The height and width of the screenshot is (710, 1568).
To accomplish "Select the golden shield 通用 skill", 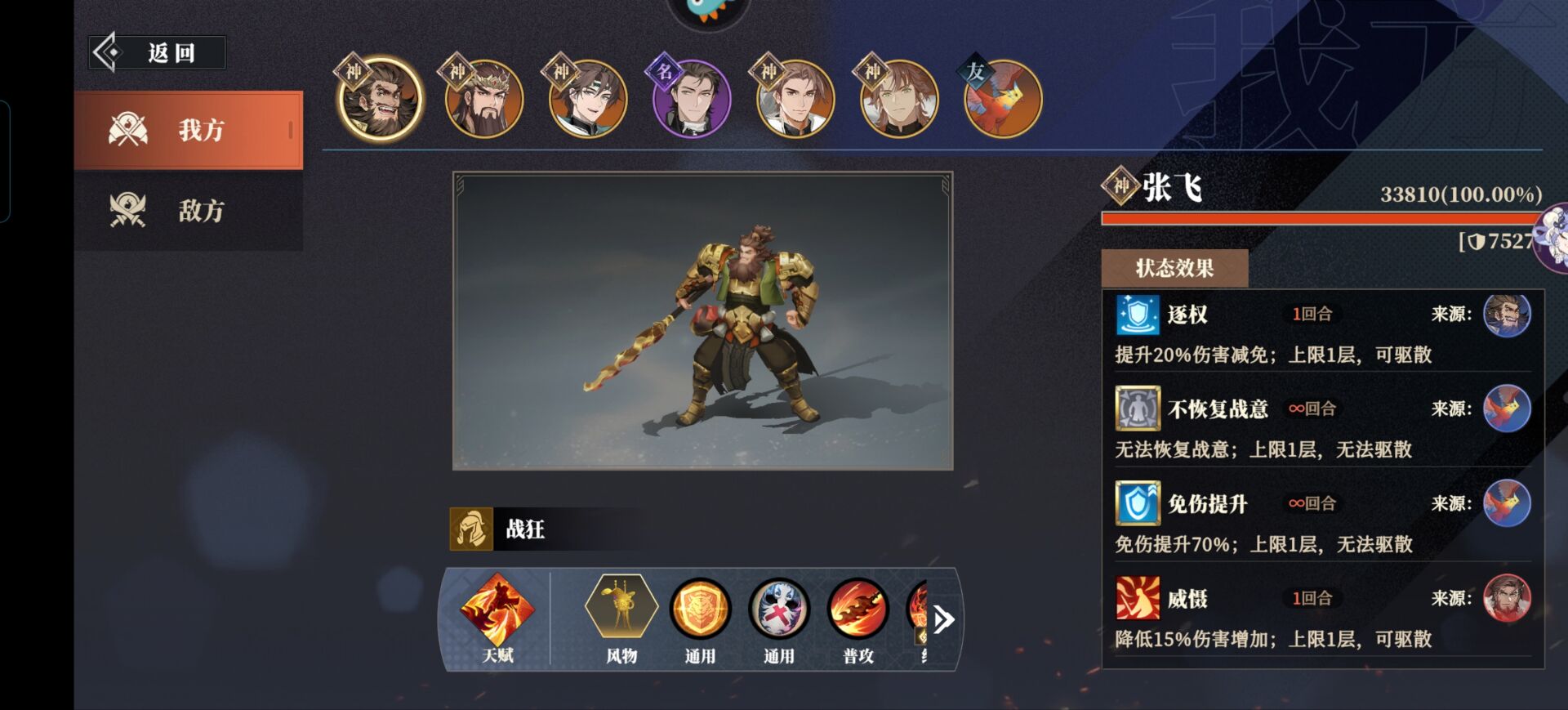I will pos(700,609).
